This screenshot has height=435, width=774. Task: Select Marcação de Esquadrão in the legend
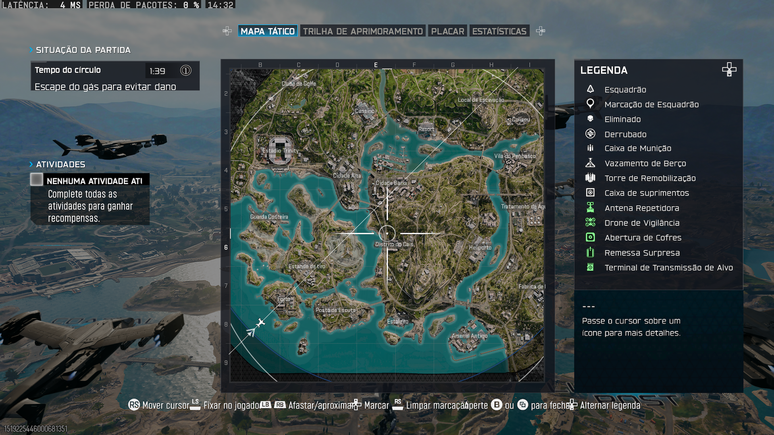tap(651, 104)
